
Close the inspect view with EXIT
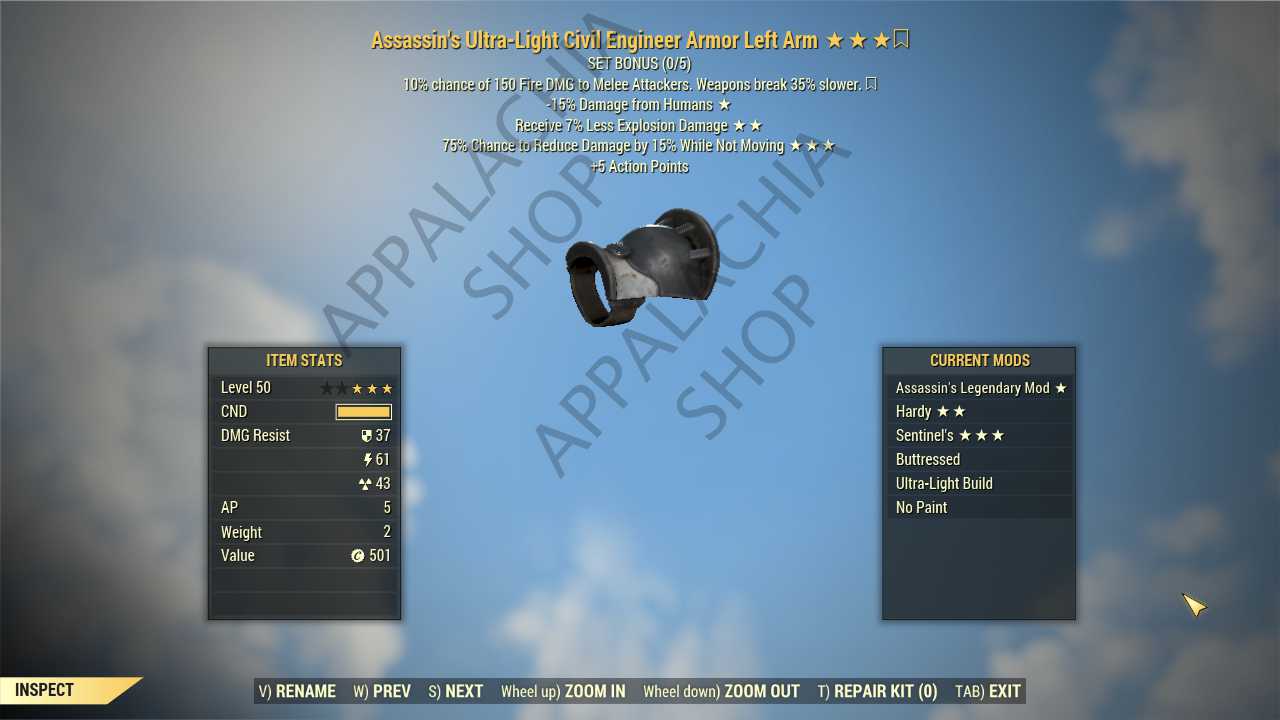point(988,691)
